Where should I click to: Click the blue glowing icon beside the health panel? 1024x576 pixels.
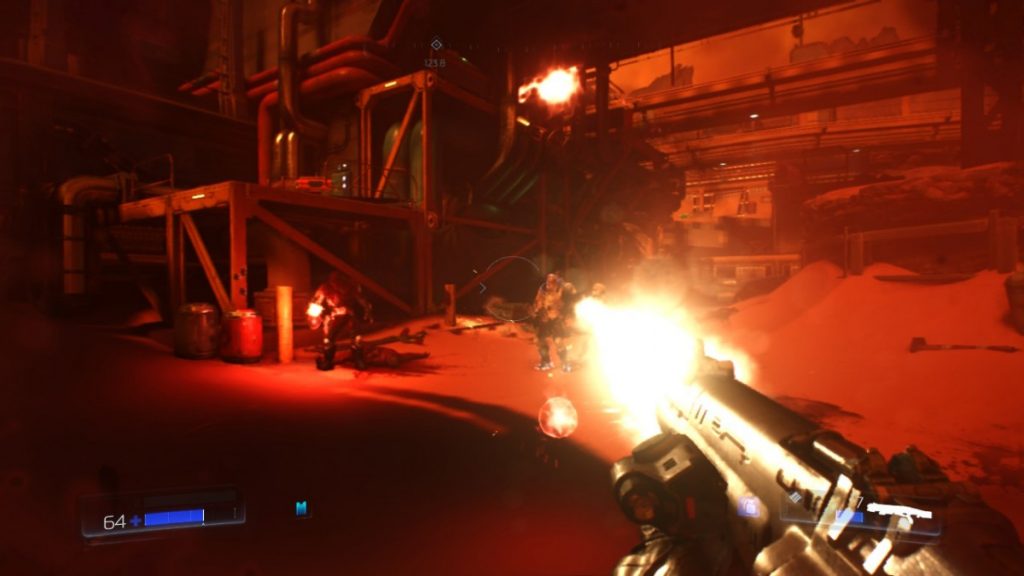[301, 508]
